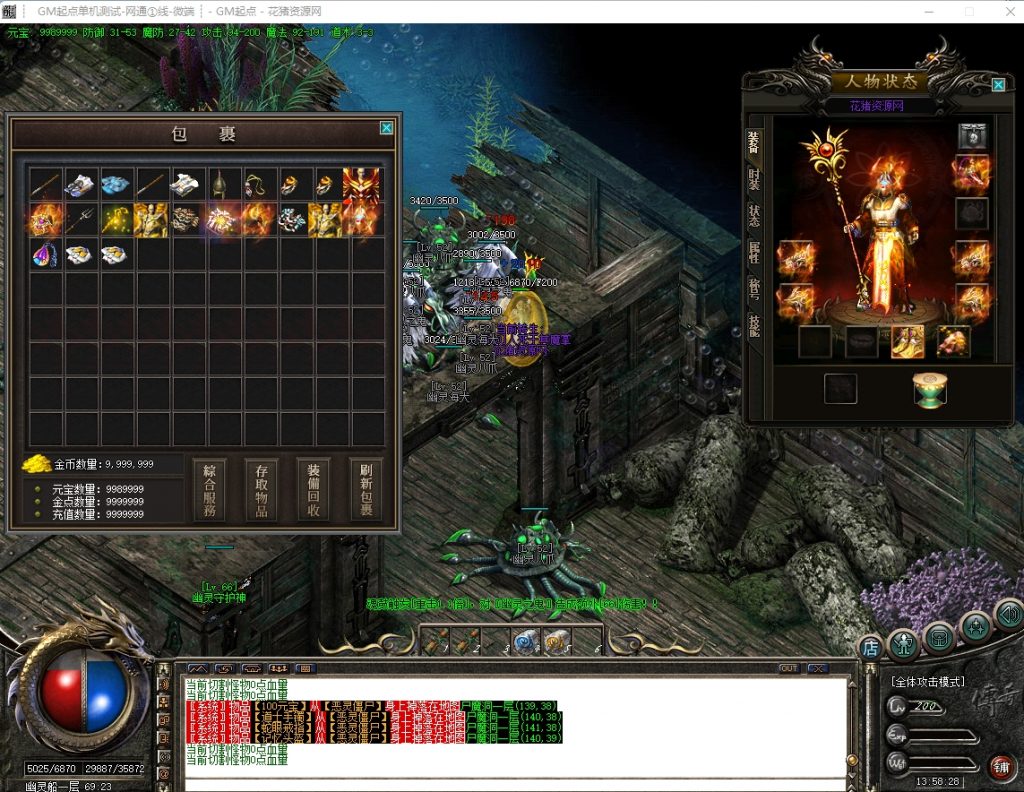Open 裝備回收 equipment recycling
Screen dimensions: 1024x792
[x=313, y=490]
